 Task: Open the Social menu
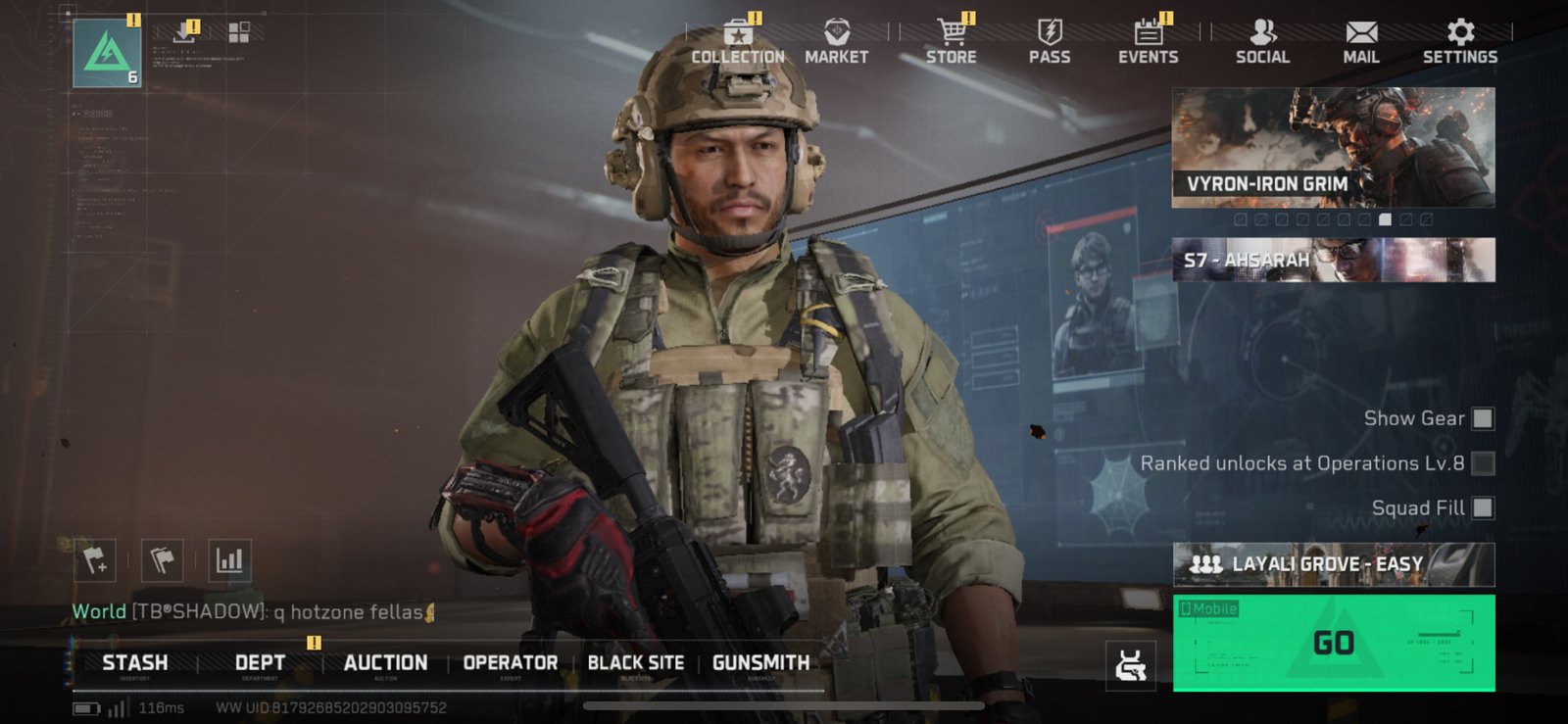tap(1262, 43)
